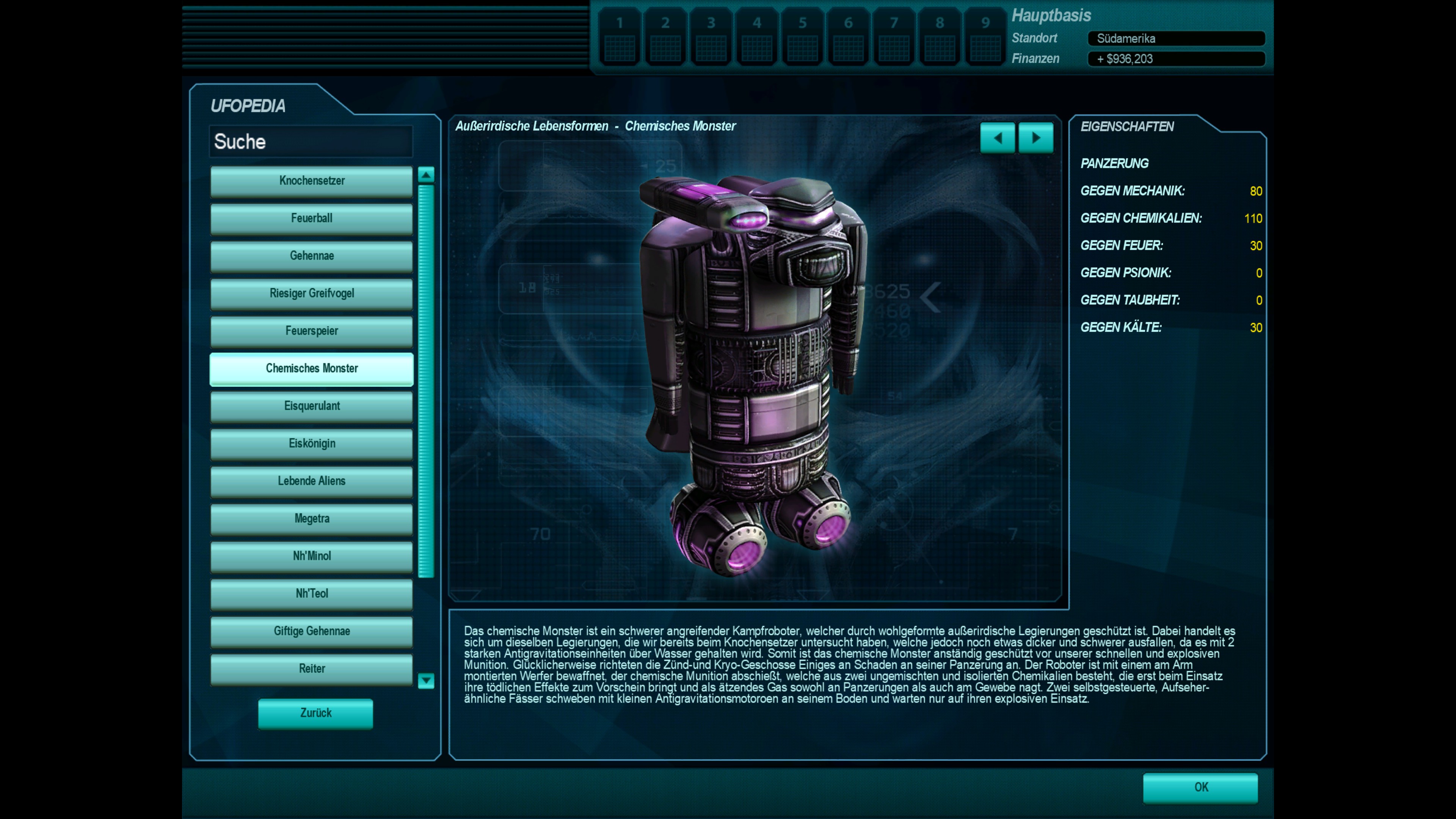Open the Nh'Teol entry
1456x819 pixels.
(x=311, y=593)
